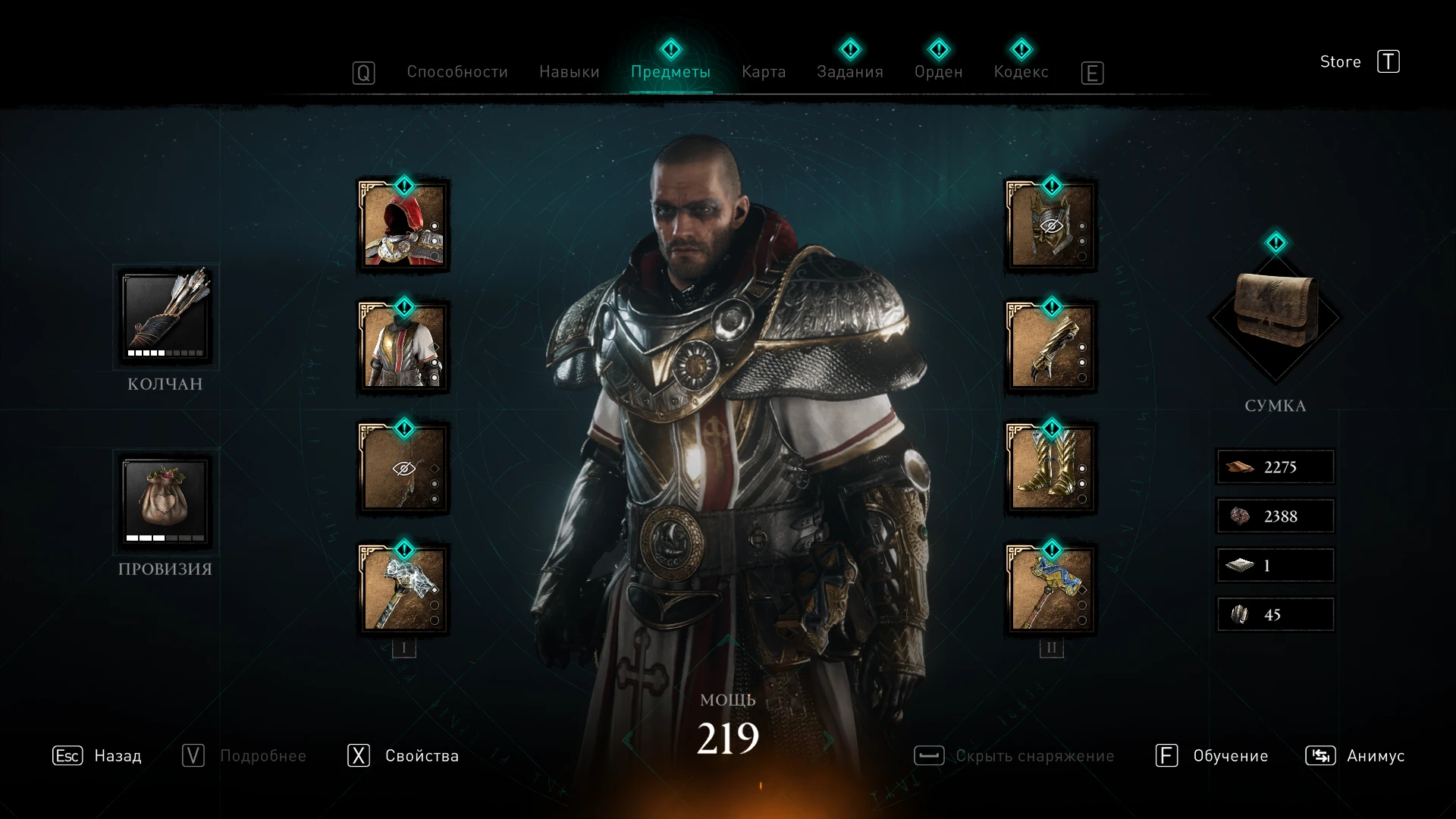Expand the leather resource entry showing 2275
This screenshot has height=819, width=1456.
1275,467
